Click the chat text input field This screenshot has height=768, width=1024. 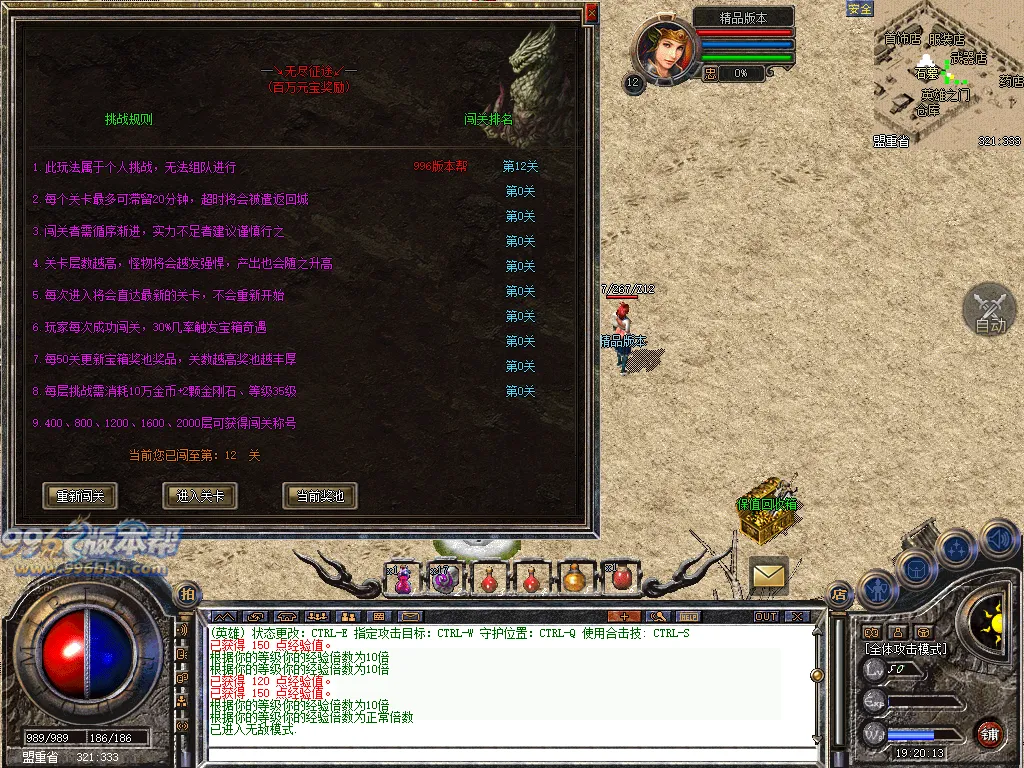510,752
